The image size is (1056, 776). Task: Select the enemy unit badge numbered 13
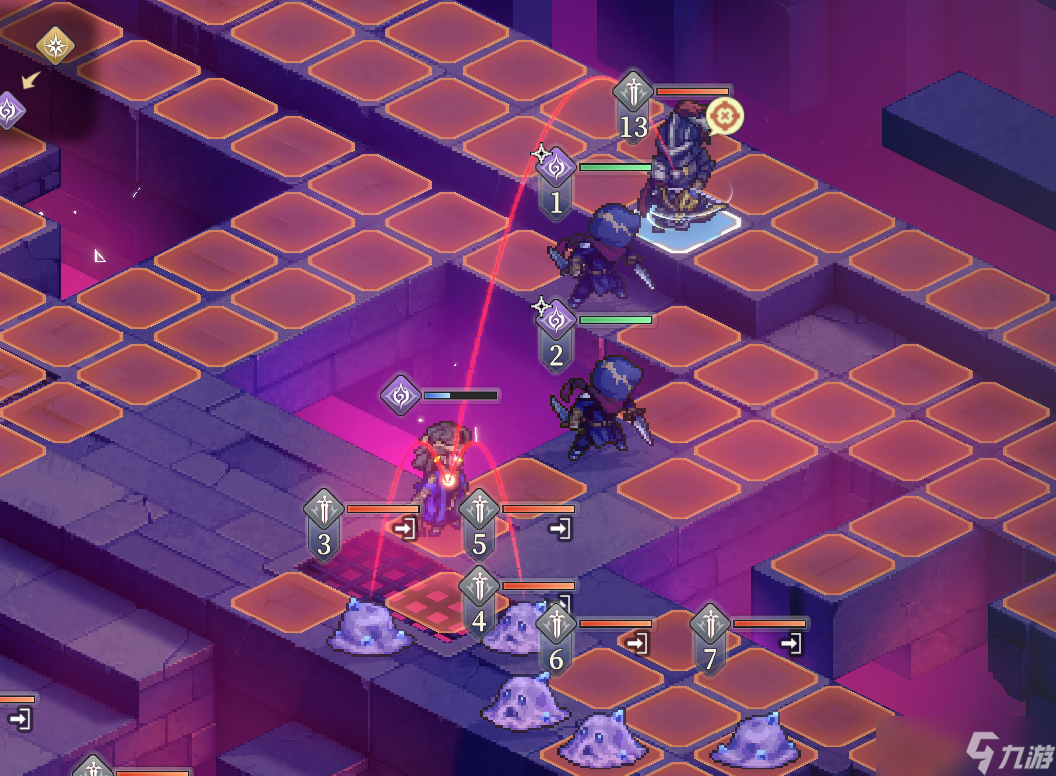coord(633,106)
